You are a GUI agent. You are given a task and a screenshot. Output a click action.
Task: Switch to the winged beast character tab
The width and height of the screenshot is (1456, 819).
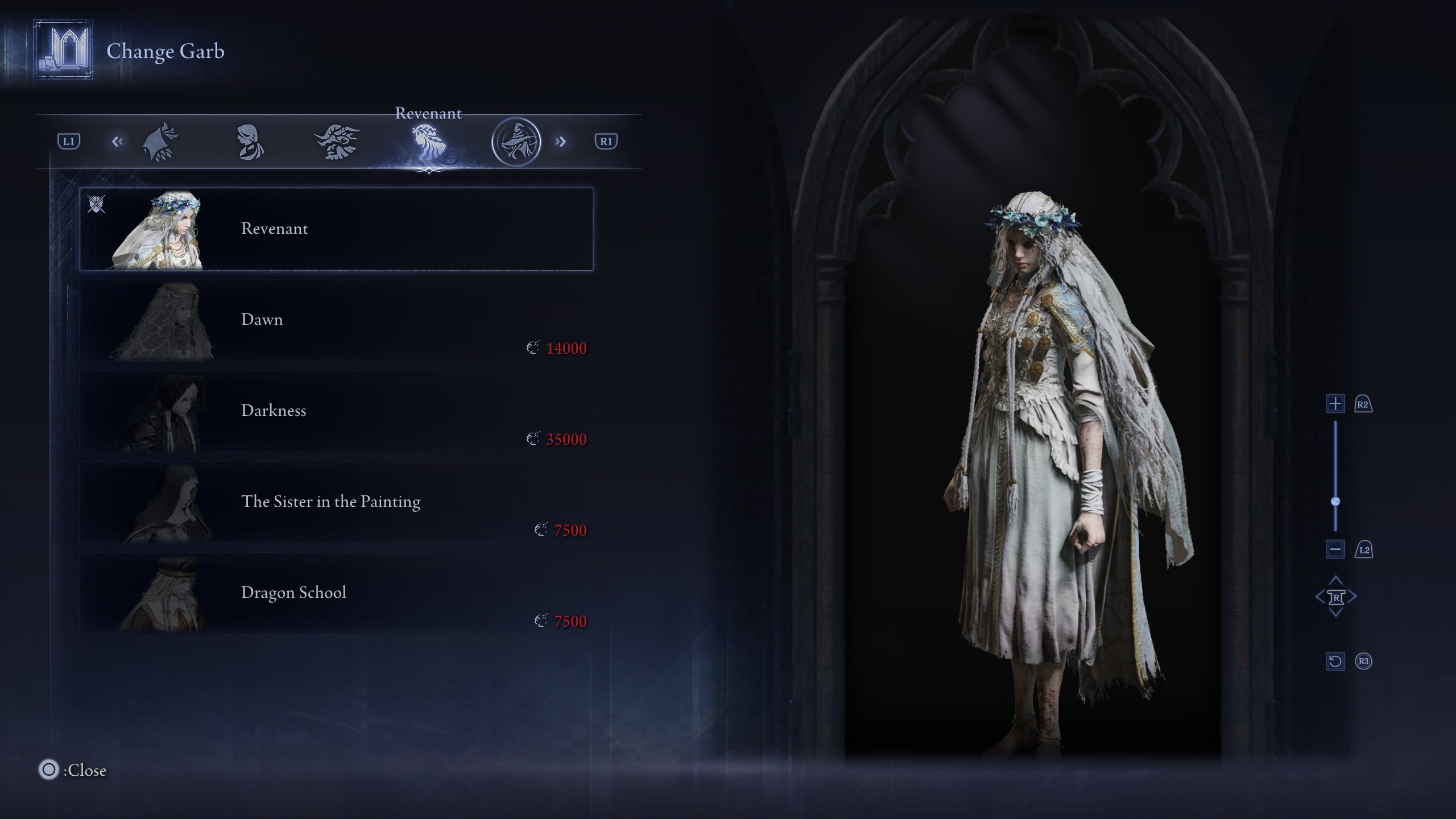(x=337, y=142)
